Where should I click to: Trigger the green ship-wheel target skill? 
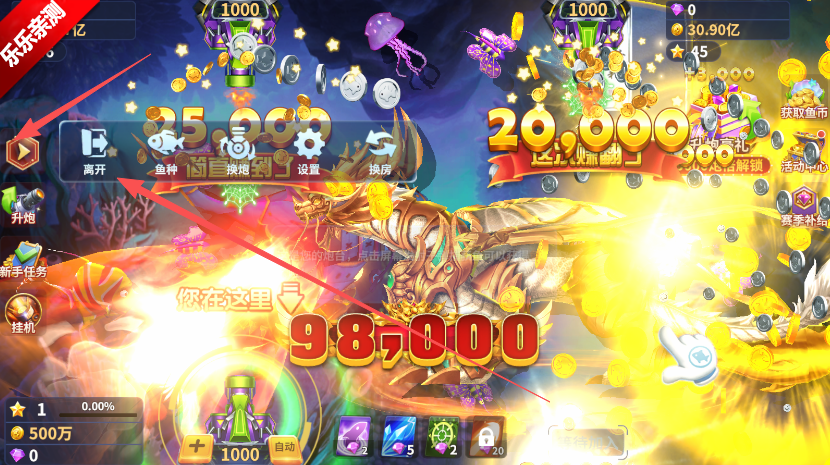442,436
